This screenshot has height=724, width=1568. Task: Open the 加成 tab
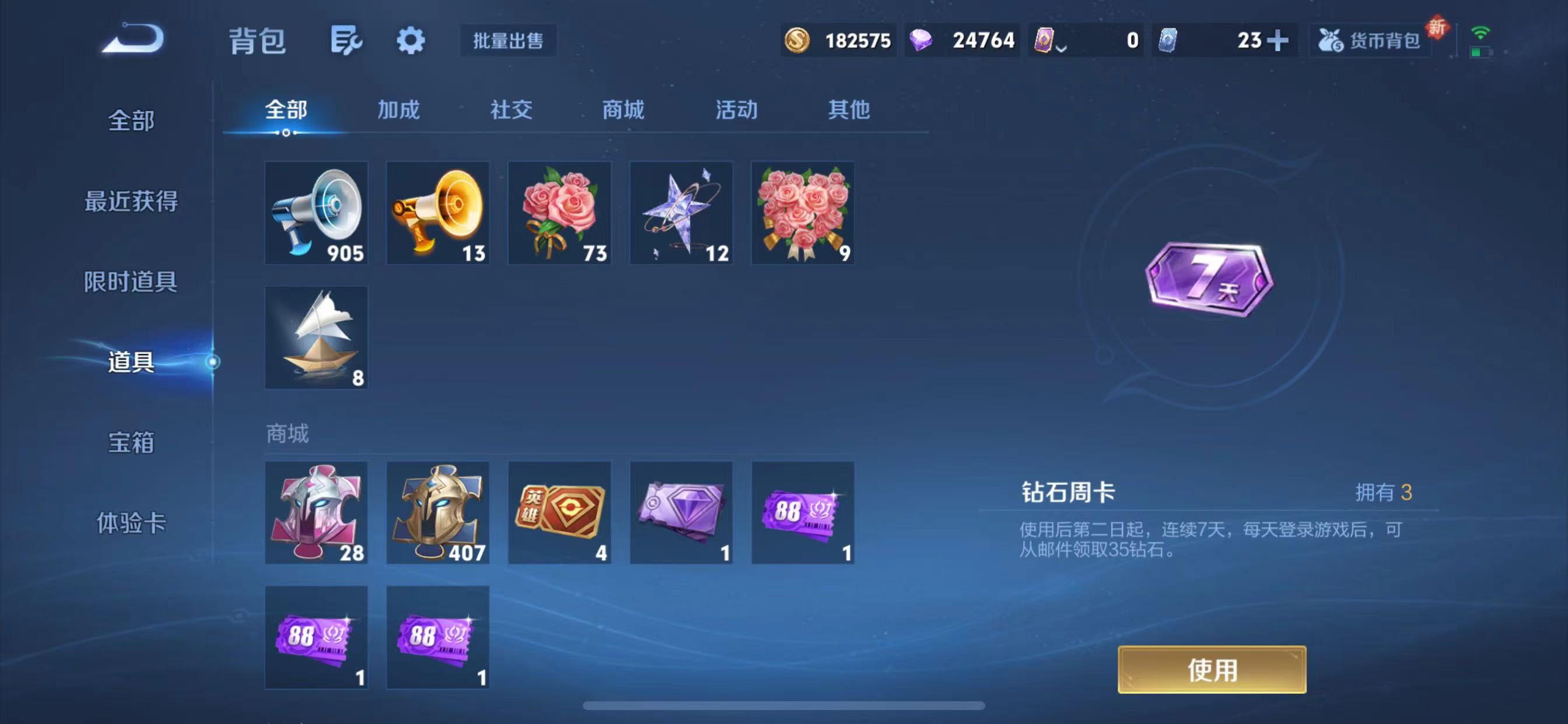point(398,110)
